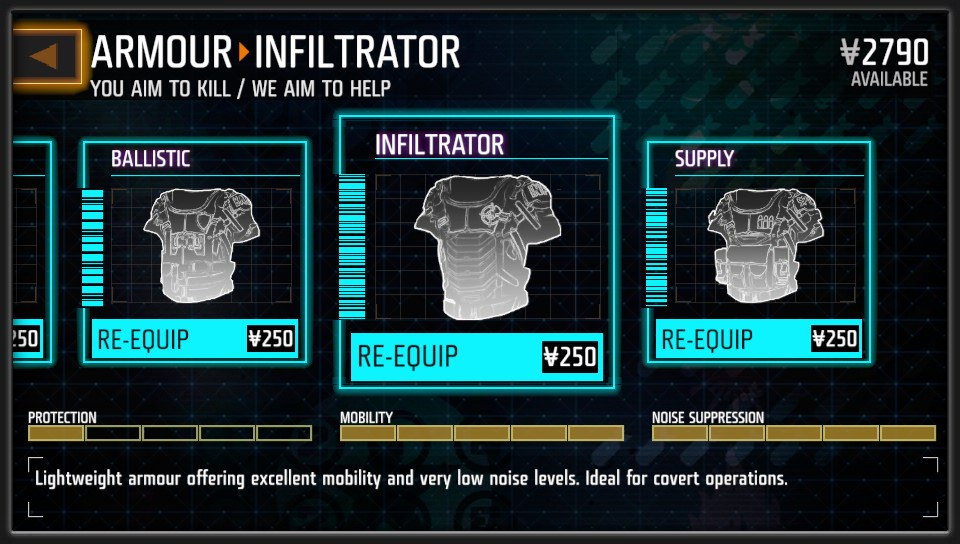Viewport: 960px width, 544px height.
Task: Re-equip the Infiltrator armour for ¥250
Action: tap(476, 357)
